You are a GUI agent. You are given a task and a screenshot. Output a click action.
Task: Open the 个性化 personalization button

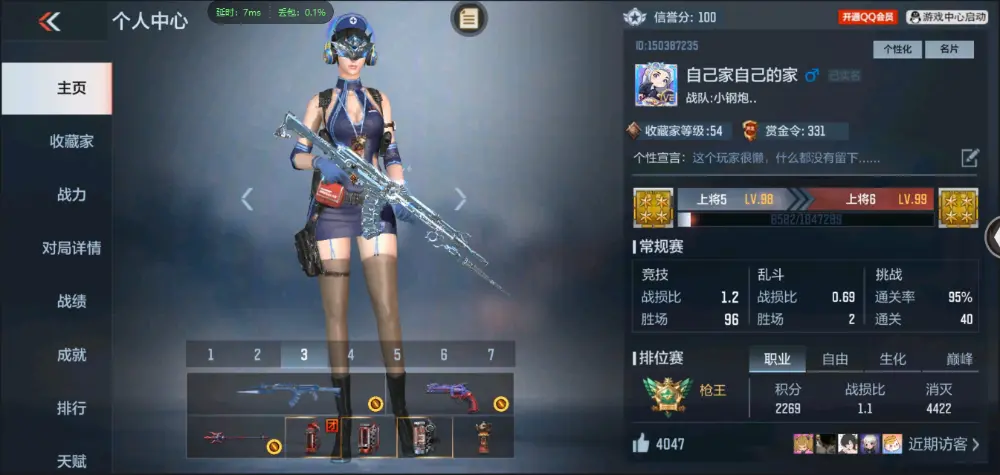point(897,49)
